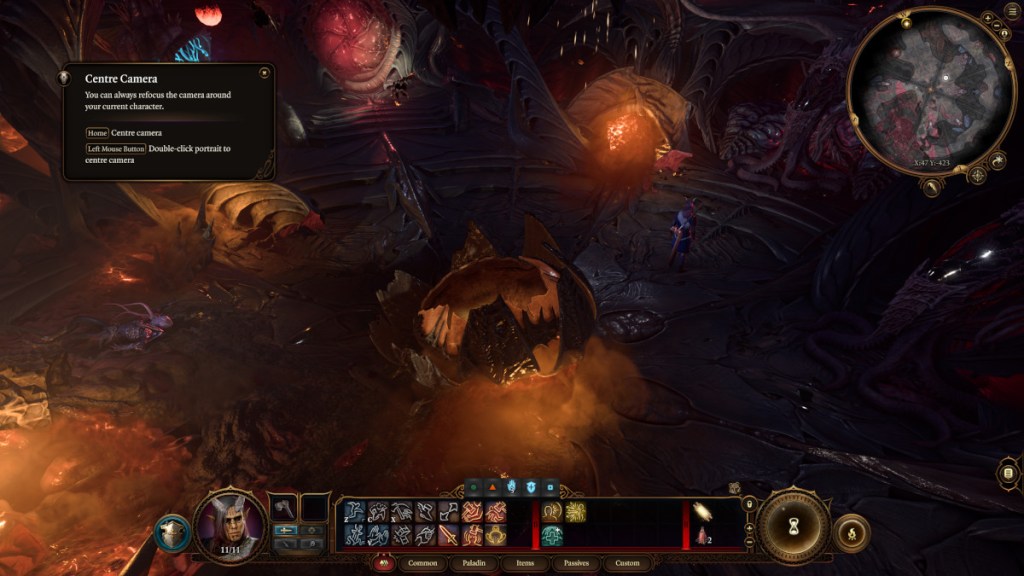This screenshot has width=1024, height=576.
Task: Select the Passives hotbar tab
Action: tap(577, 563)
